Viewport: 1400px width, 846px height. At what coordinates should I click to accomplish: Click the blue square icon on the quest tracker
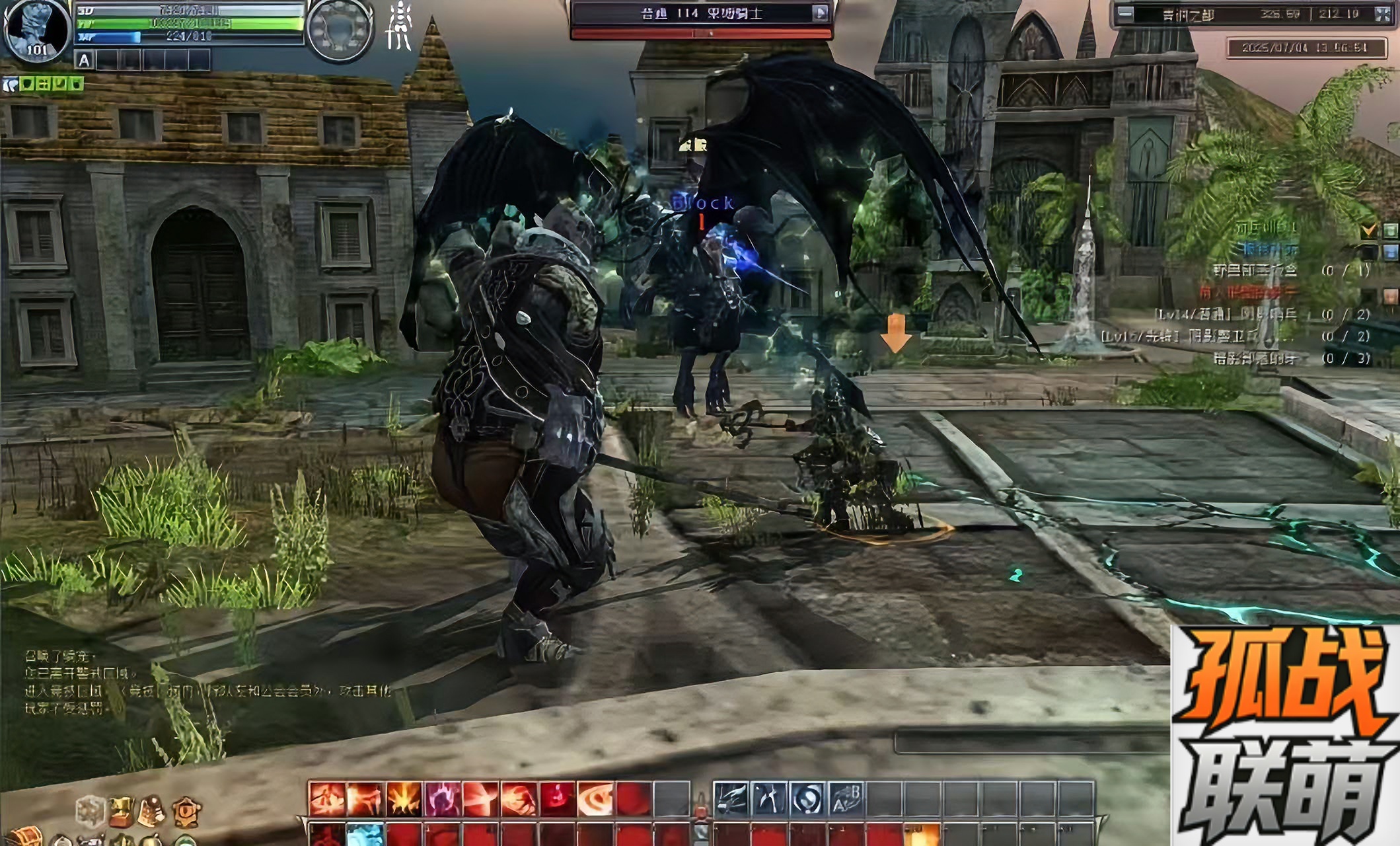tap(1390, 251)
